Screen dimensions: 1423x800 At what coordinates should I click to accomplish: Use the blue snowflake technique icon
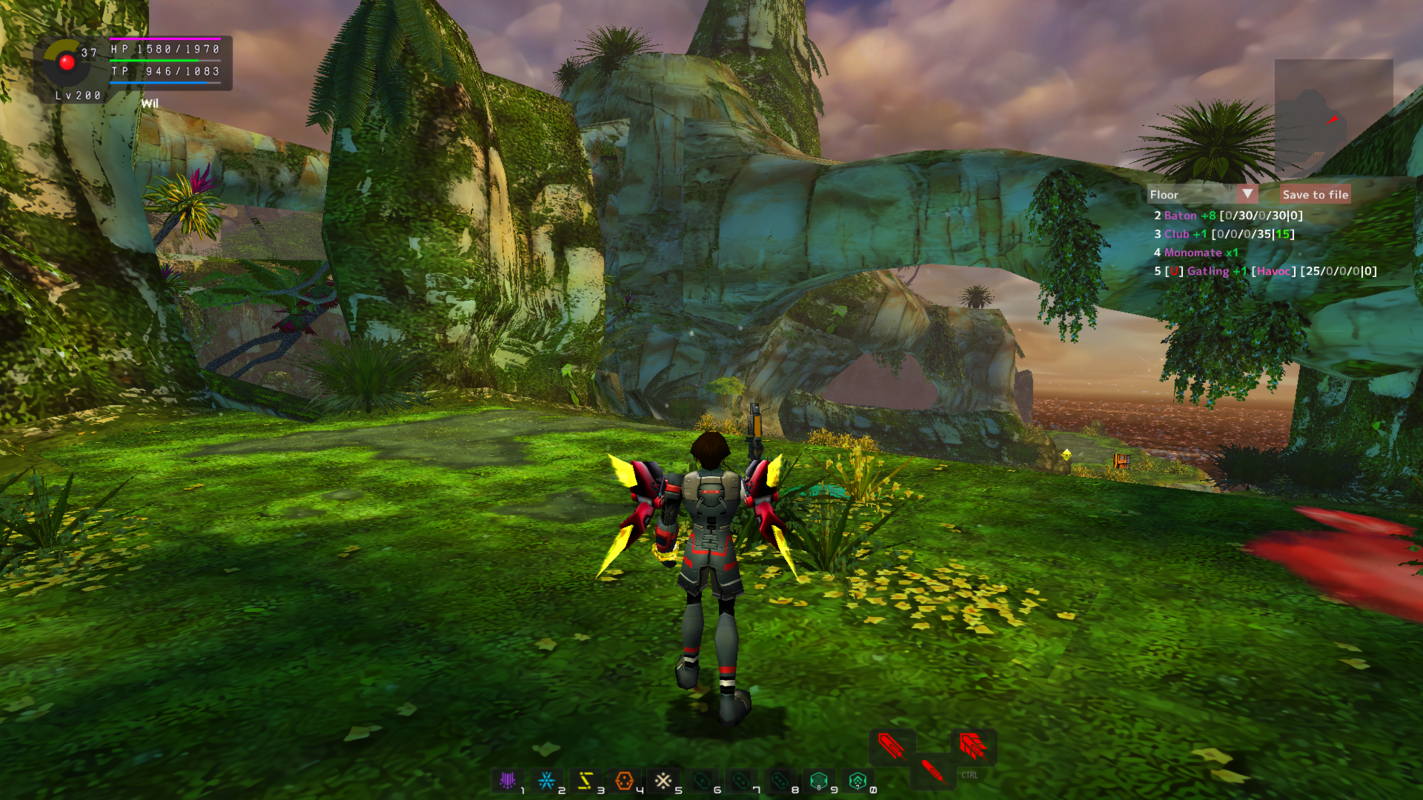click(547, 780)
